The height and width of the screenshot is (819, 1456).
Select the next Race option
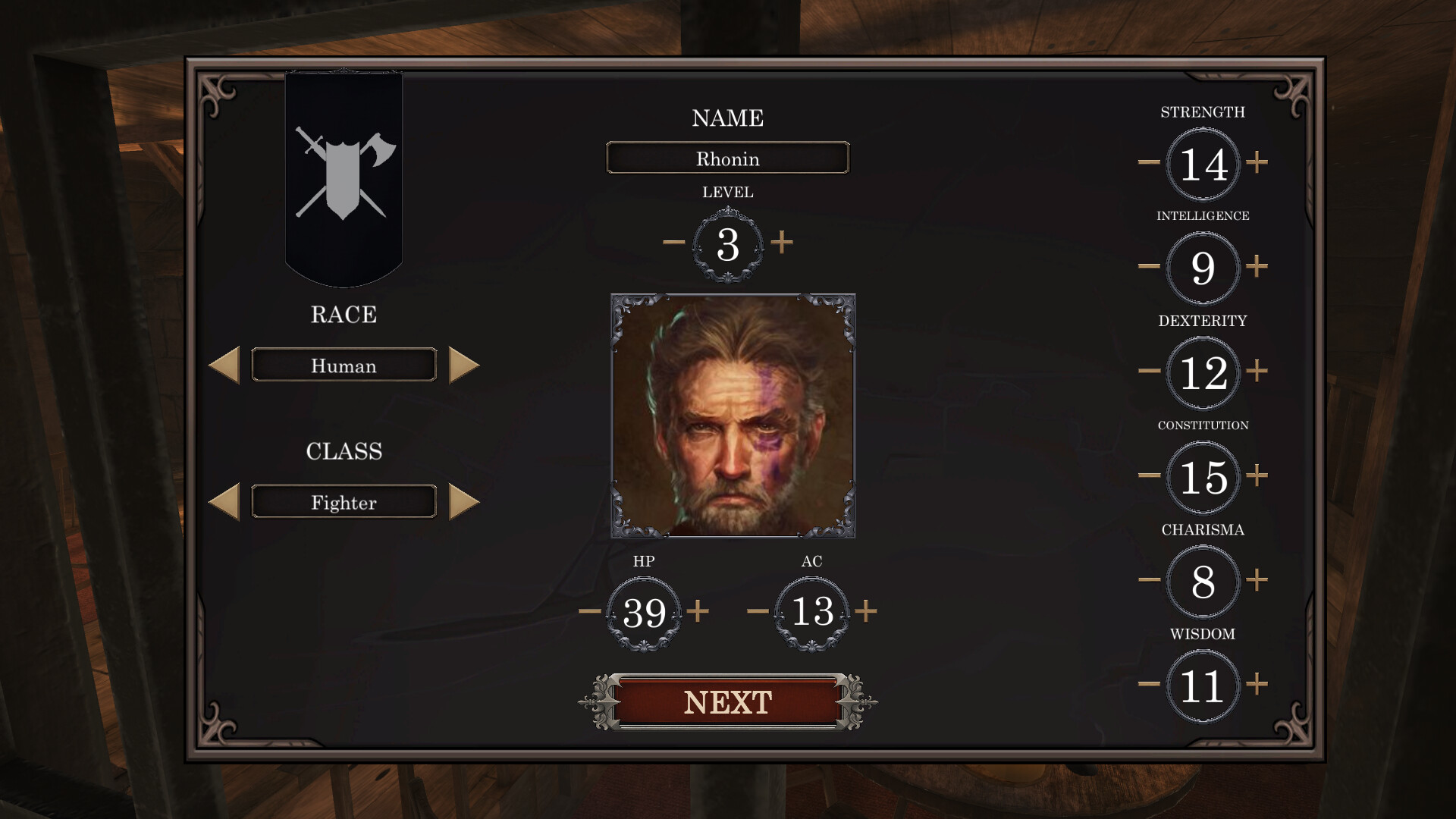(x=464, y=365)
